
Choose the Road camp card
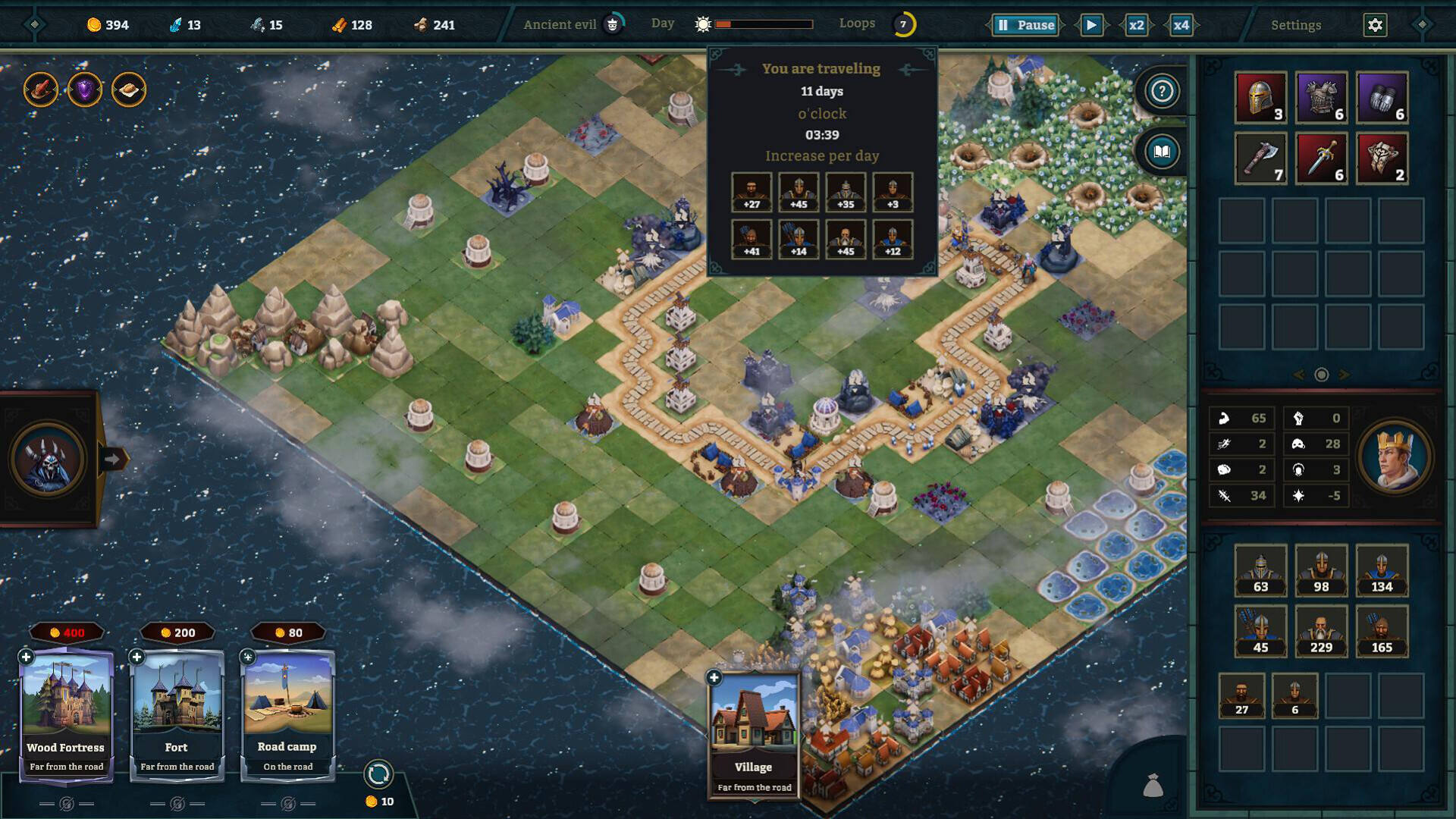pos(287,713)
